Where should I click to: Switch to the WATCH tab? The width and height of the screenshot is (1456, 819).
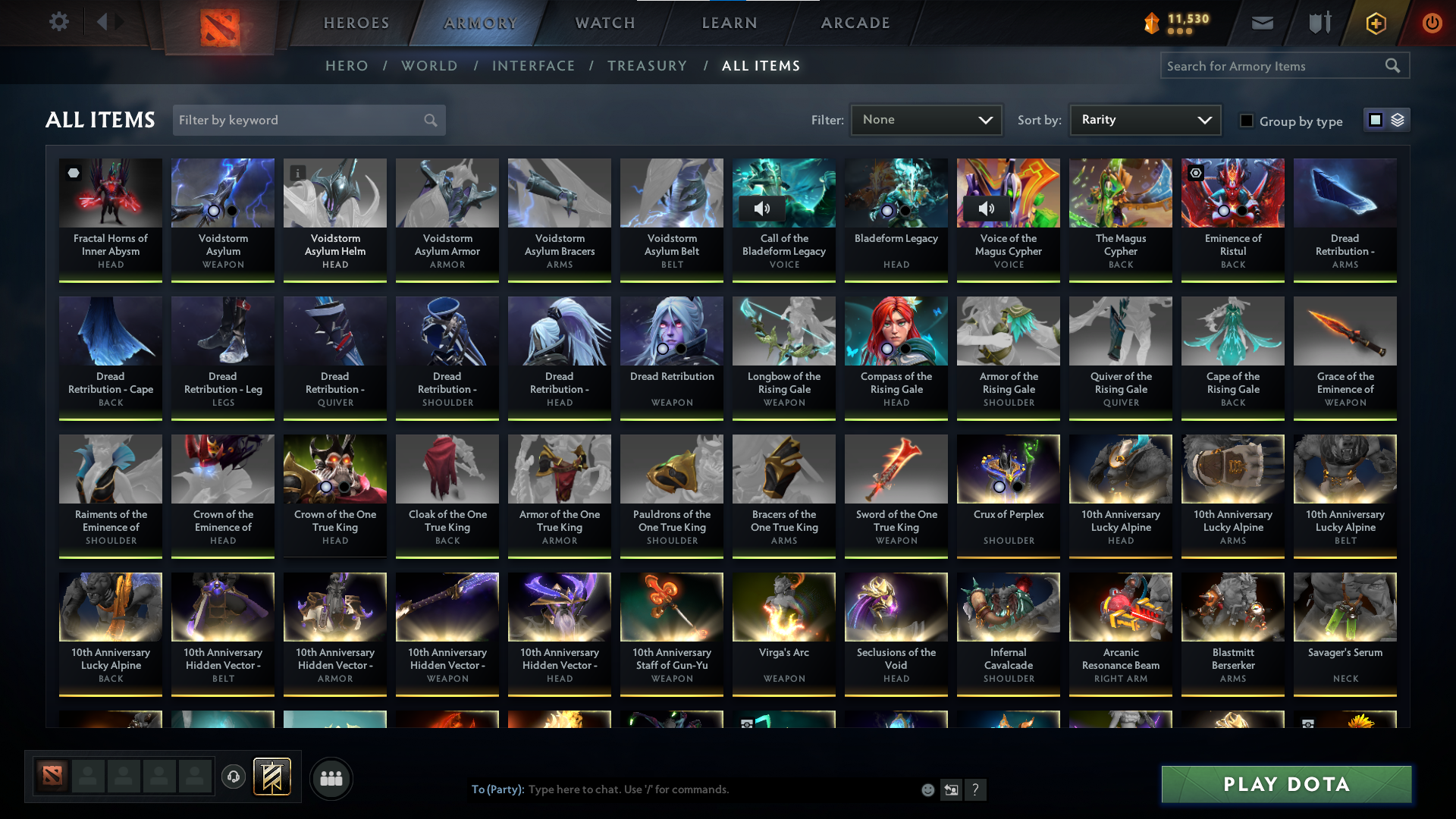[604, 23]
